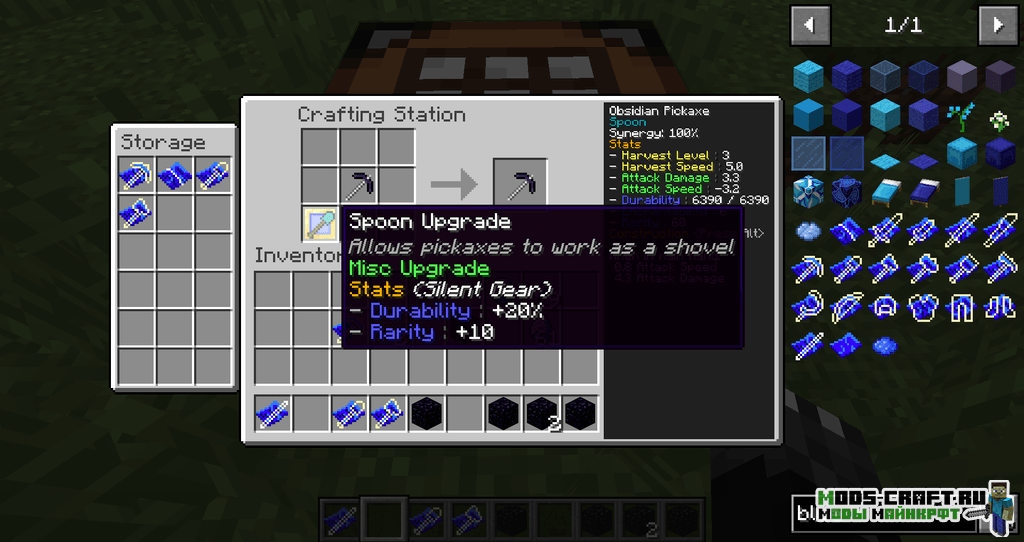Choose the leggings blueprint in item list

click(x=962, y=307)
